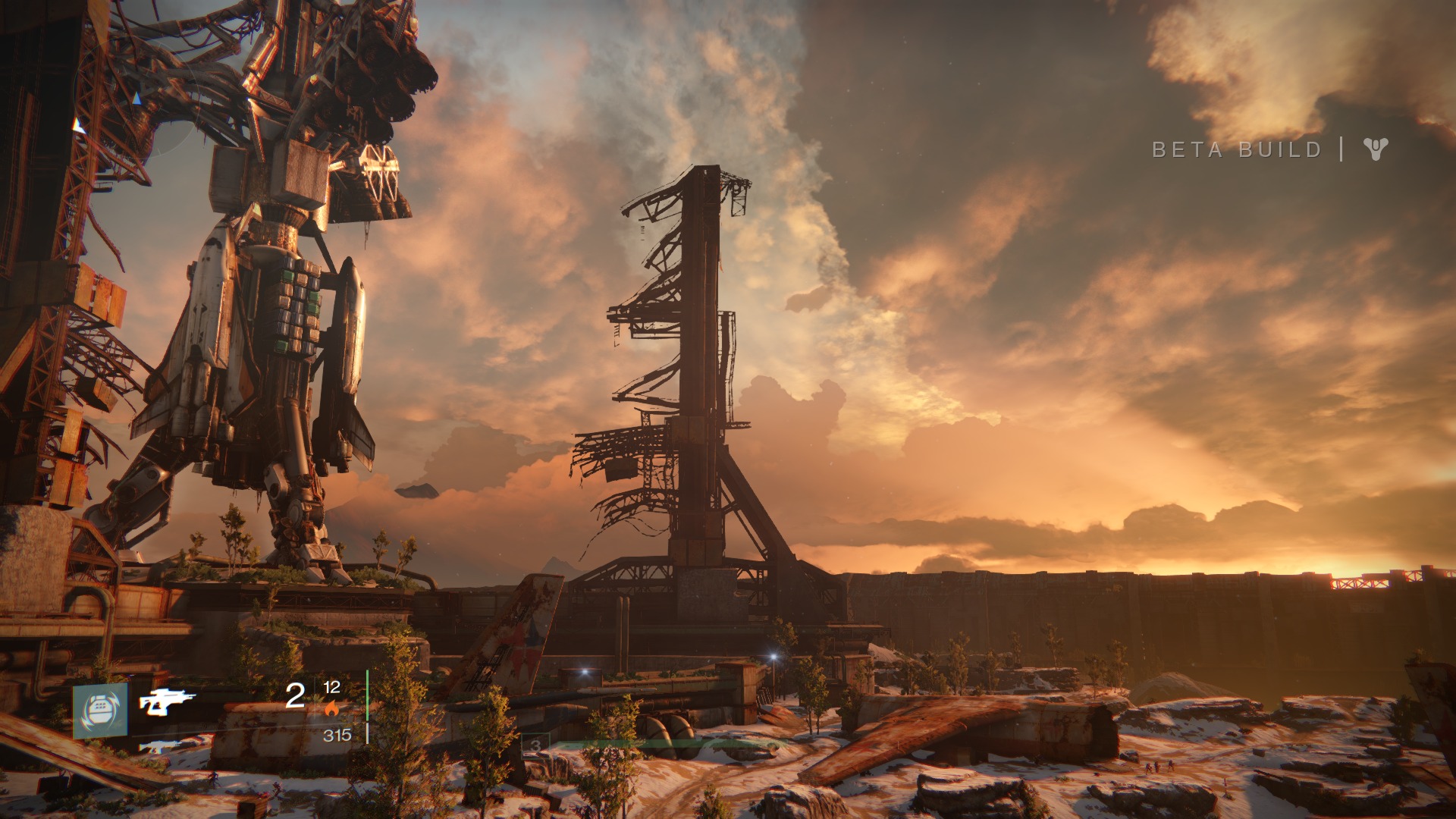This screenshot has height=819, width=1456.
Task: Click the equipped fusion rifle weapon icon
Action: click(167, 701)
